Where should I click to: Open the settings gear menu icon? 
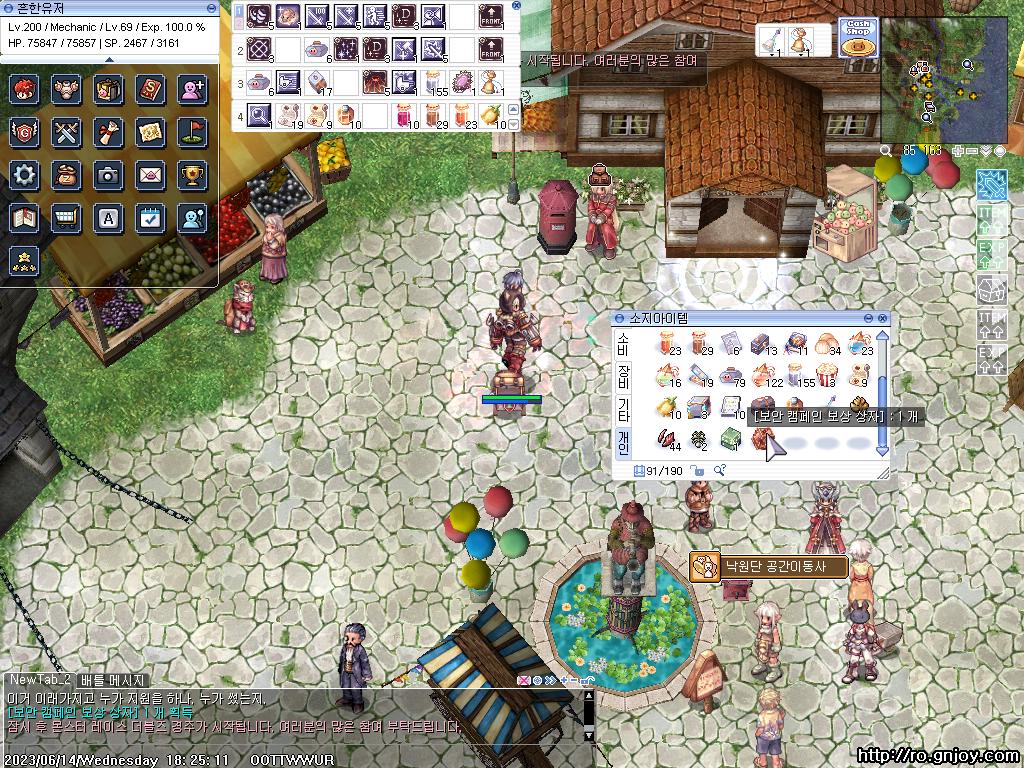click(x=25, y=175)
